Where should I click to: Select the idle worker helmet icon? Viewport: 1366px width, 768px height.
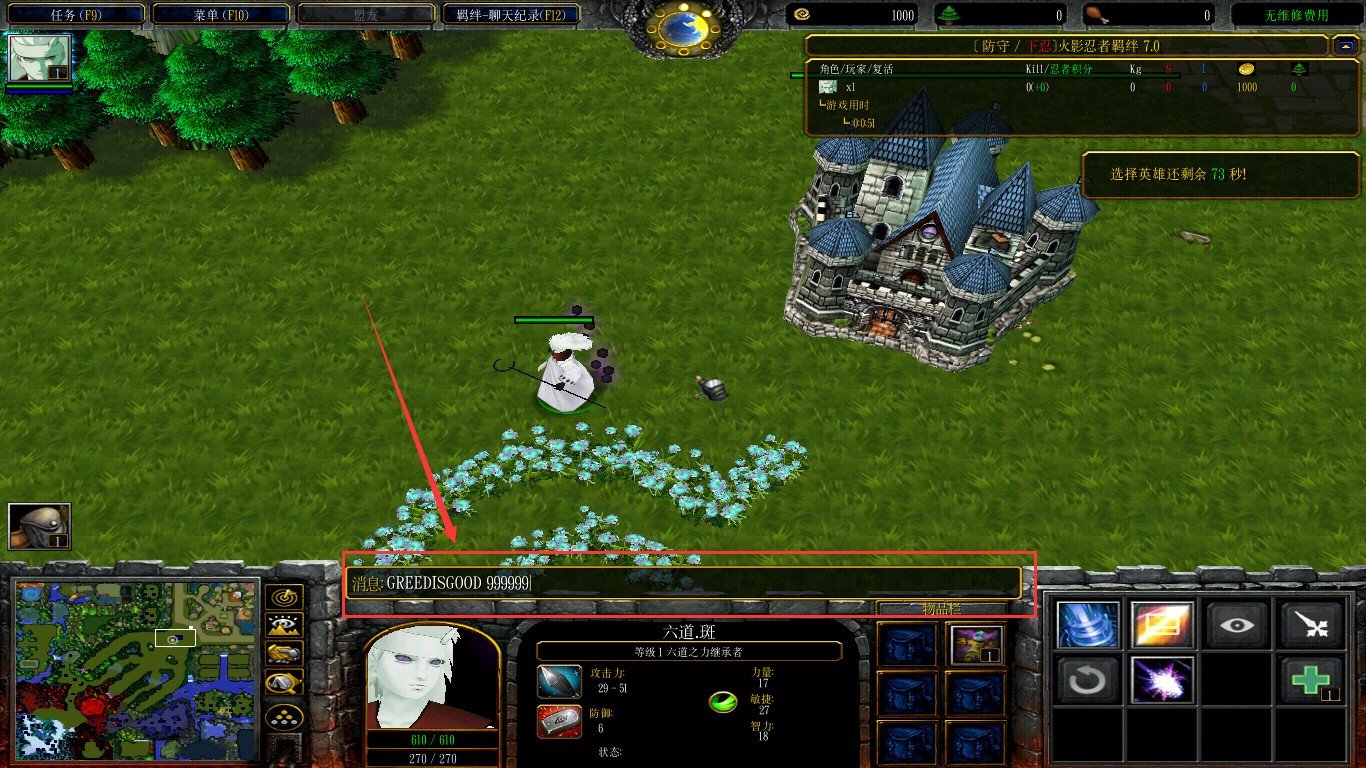(x=40, y=527)
